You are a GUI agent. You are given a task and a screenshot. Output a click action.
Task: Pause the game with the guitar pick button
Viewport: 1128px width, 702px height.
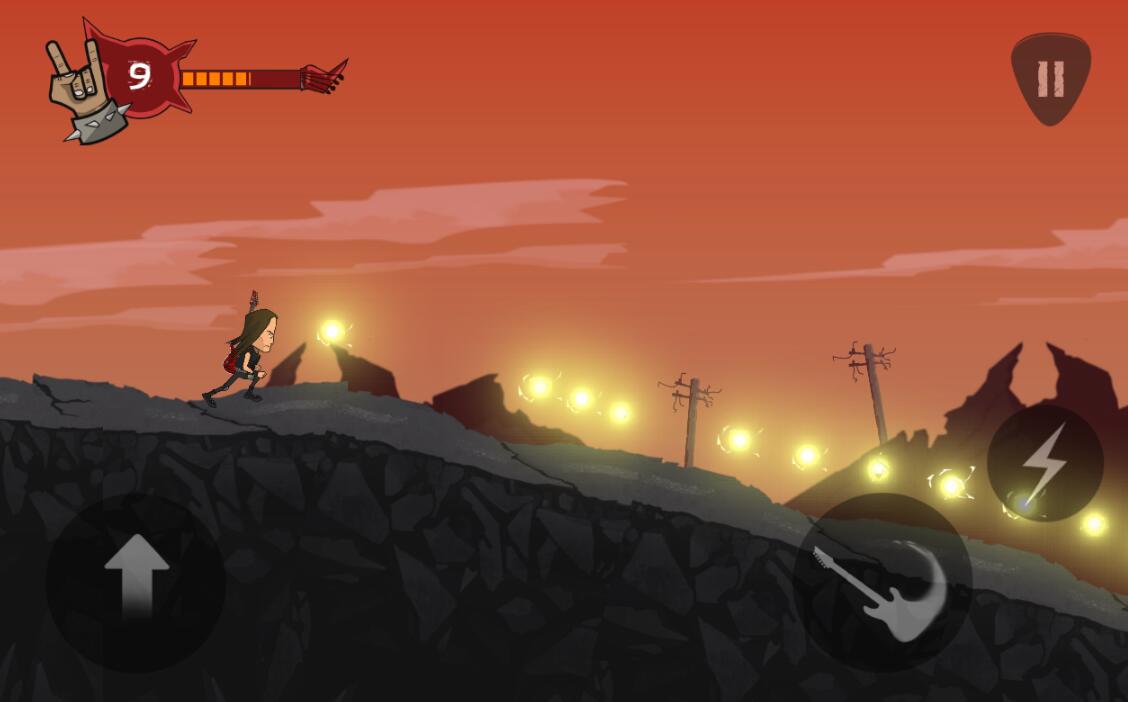[1050, 78]
